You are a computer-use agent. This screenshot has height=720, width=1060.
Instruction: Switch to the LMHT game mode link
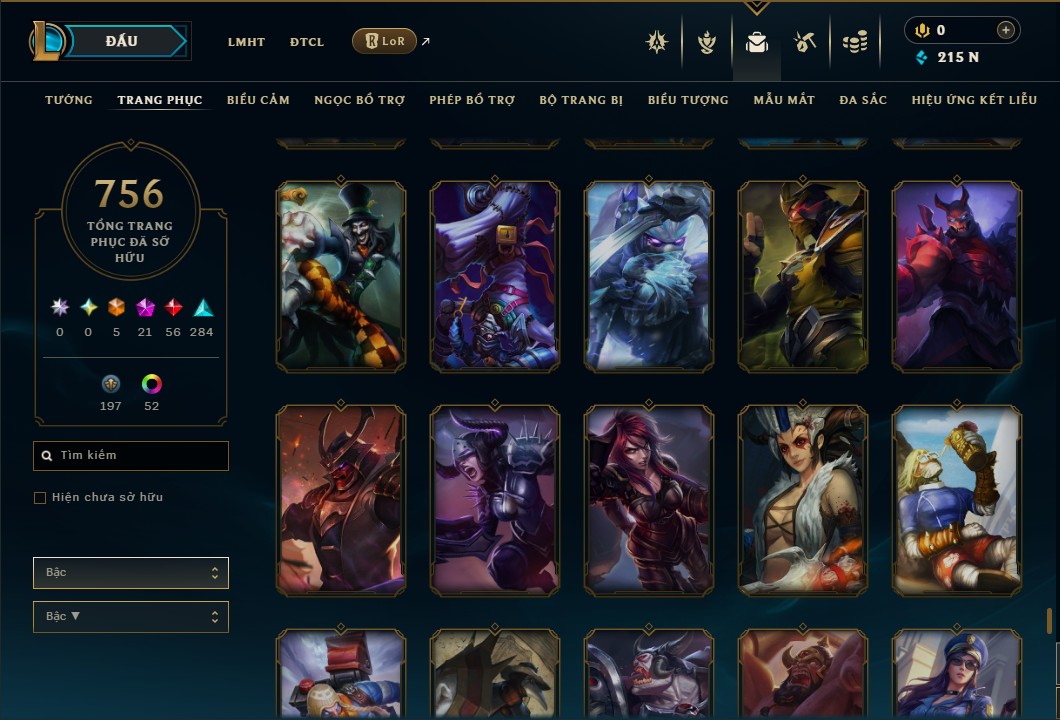coord(246,42)
